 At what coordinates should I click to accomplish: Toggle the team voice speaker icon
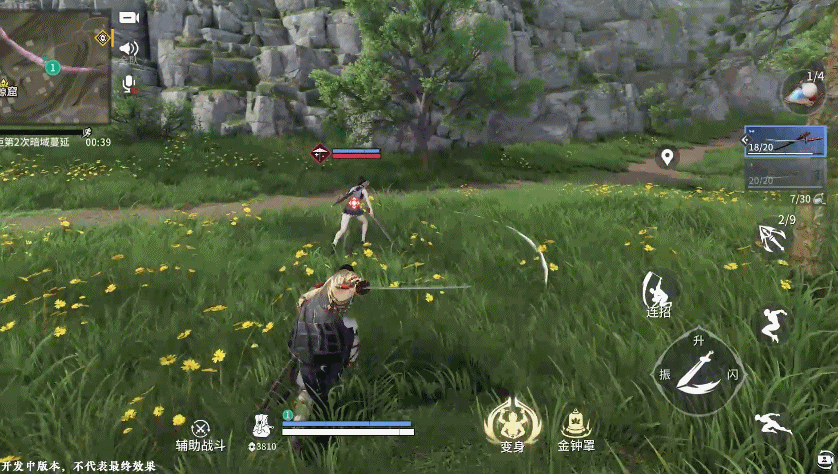(128, 48)
